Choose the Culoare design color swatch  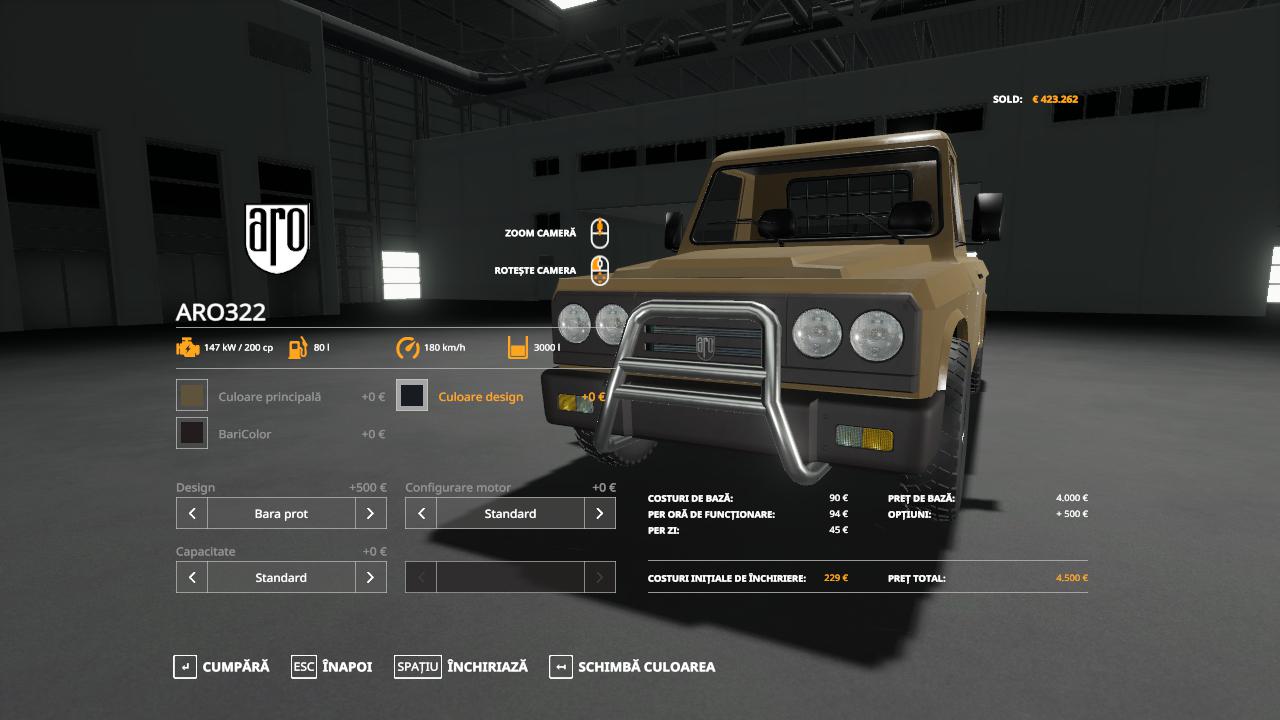[x=412, y=396]
